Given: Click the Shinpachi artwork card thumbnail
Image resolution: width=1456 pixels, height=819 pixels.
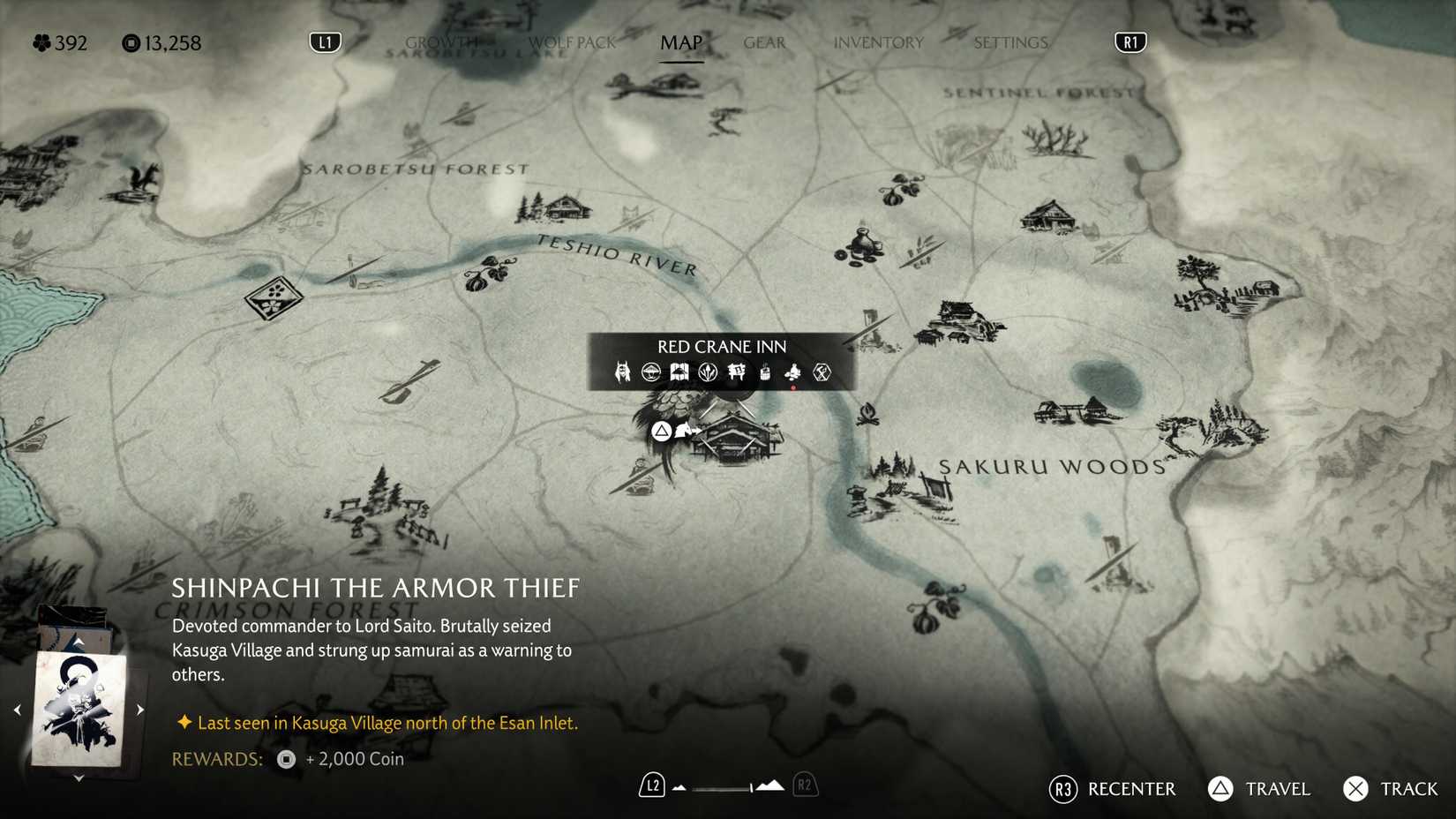Looking at the screenshot, I should (78, 706).
